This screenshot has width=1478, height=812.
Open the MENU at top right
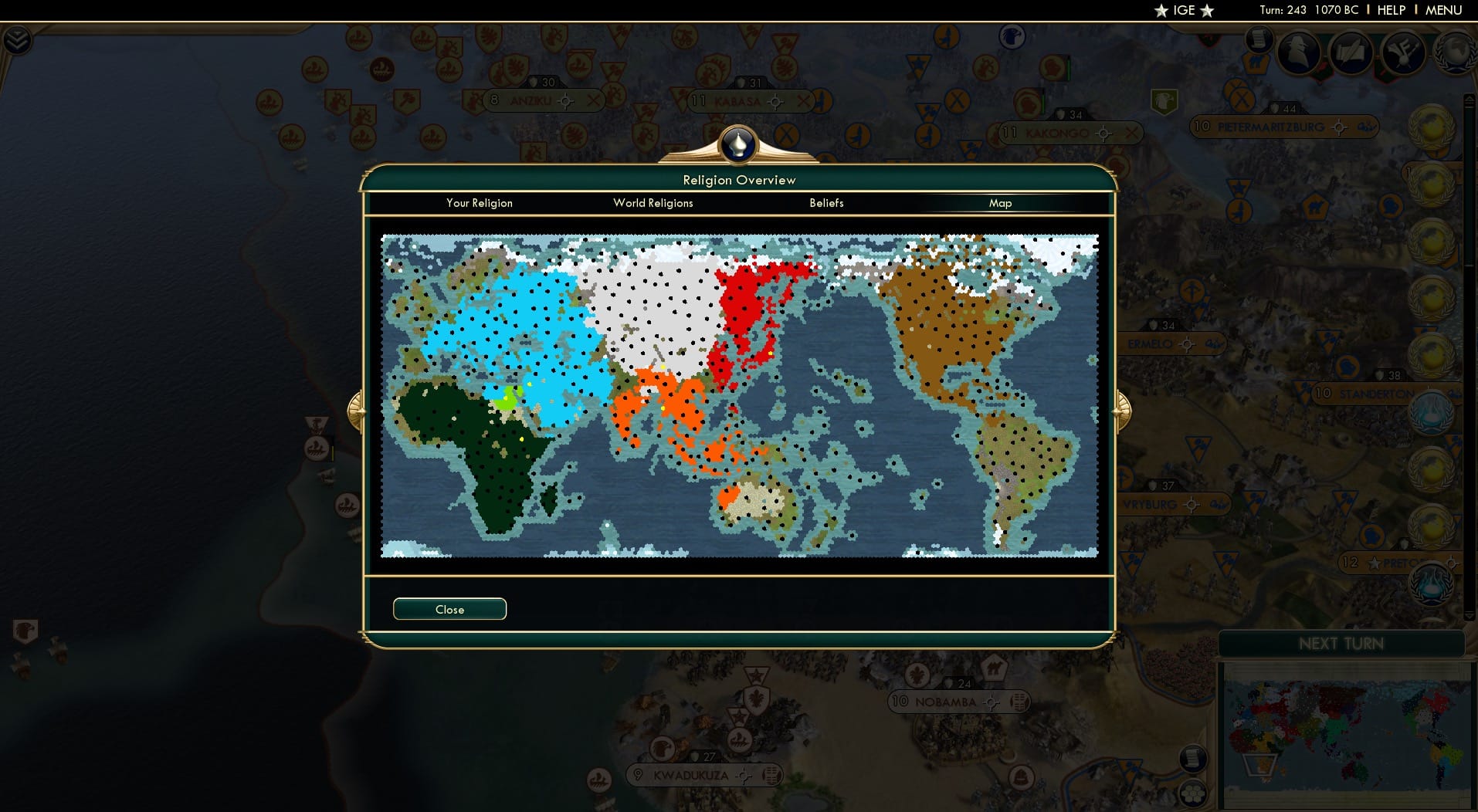point(1443,10)
